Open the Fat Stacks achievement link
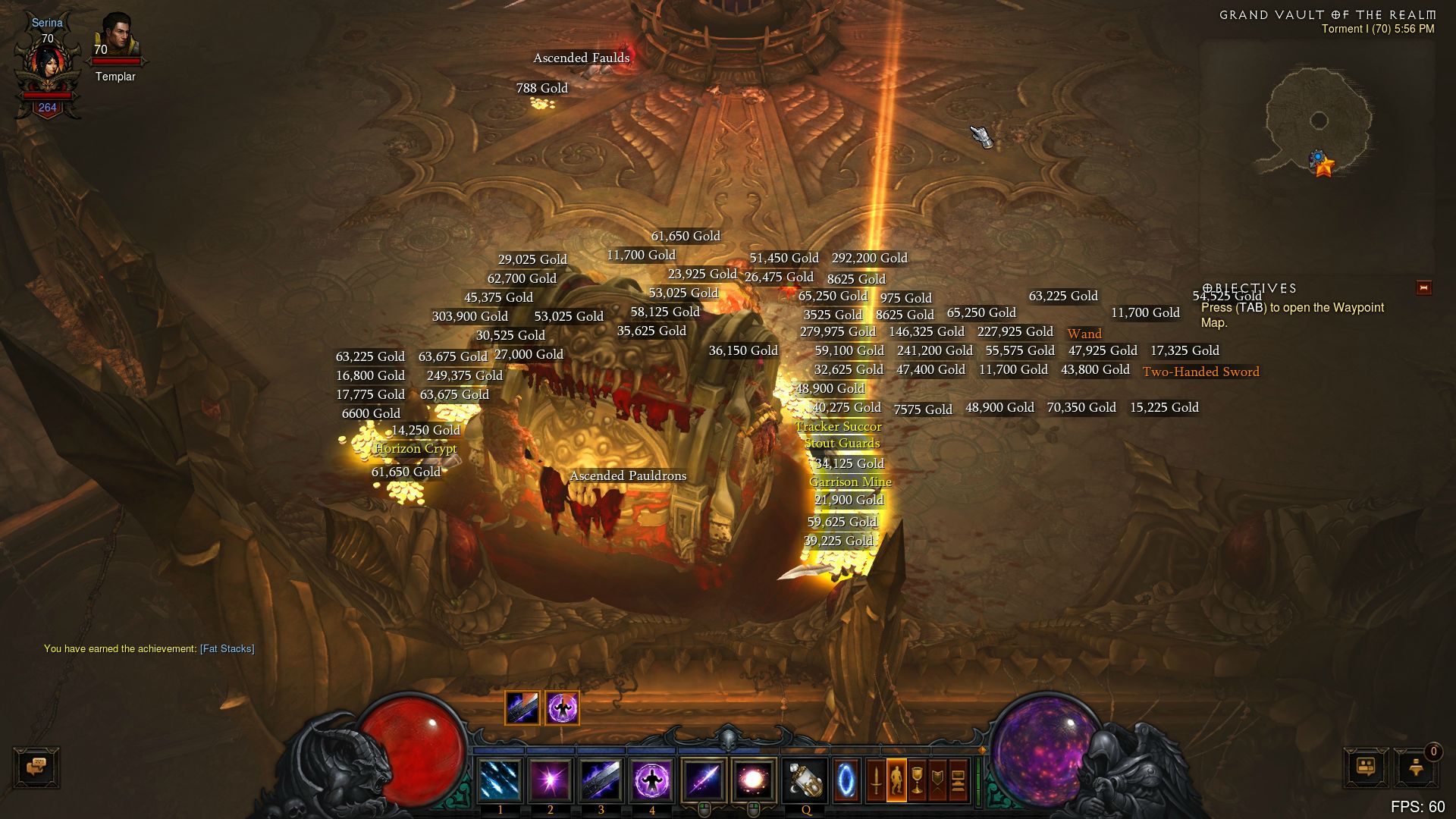 click(x=227, y=649)
